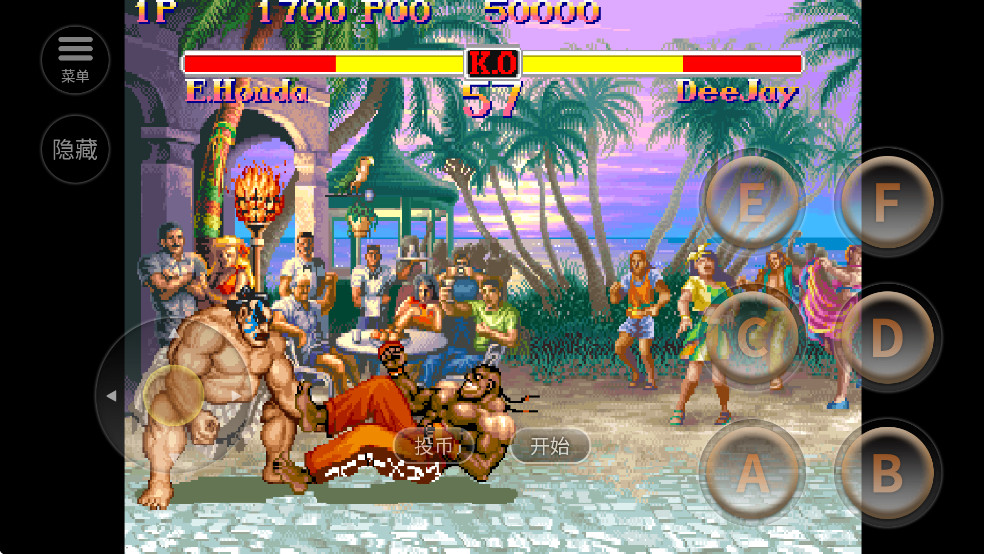Image resolution: width=984 pixels, height=554 pixels.
Task: Open the 菜单 emulator menu
Action: pos(75,59)
